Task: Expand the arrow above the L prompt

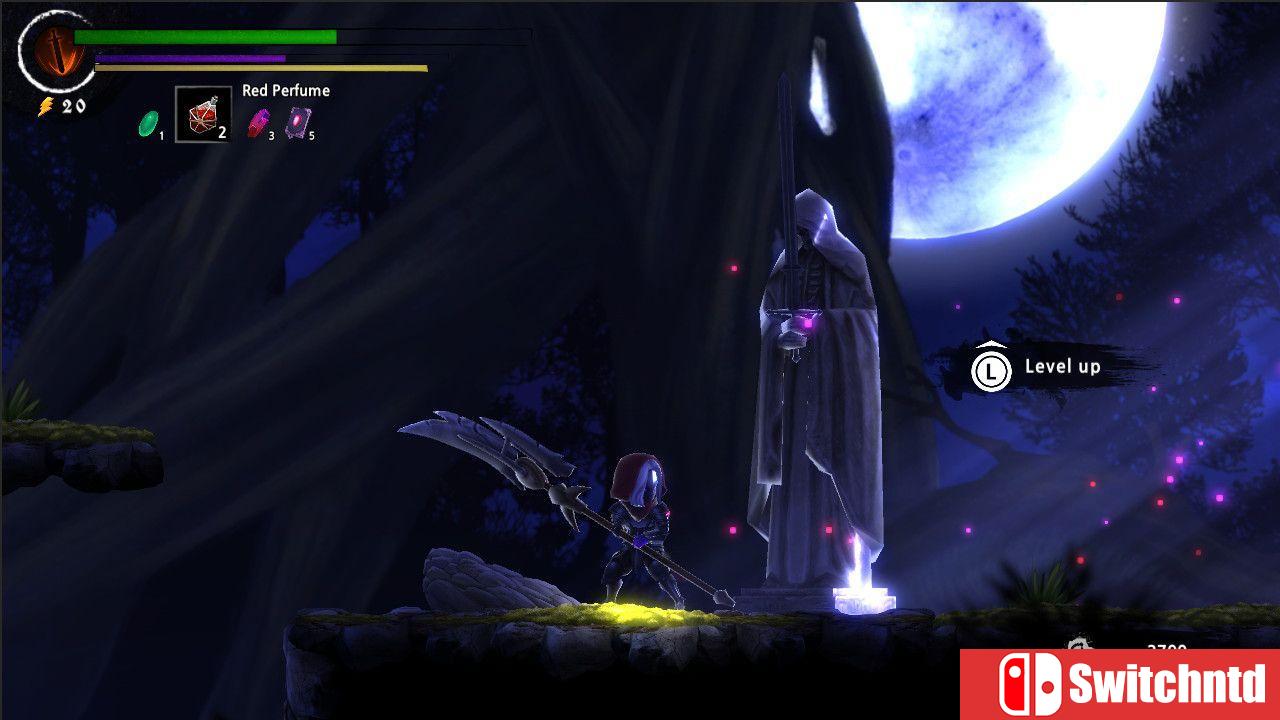Action: click(990, 344)
